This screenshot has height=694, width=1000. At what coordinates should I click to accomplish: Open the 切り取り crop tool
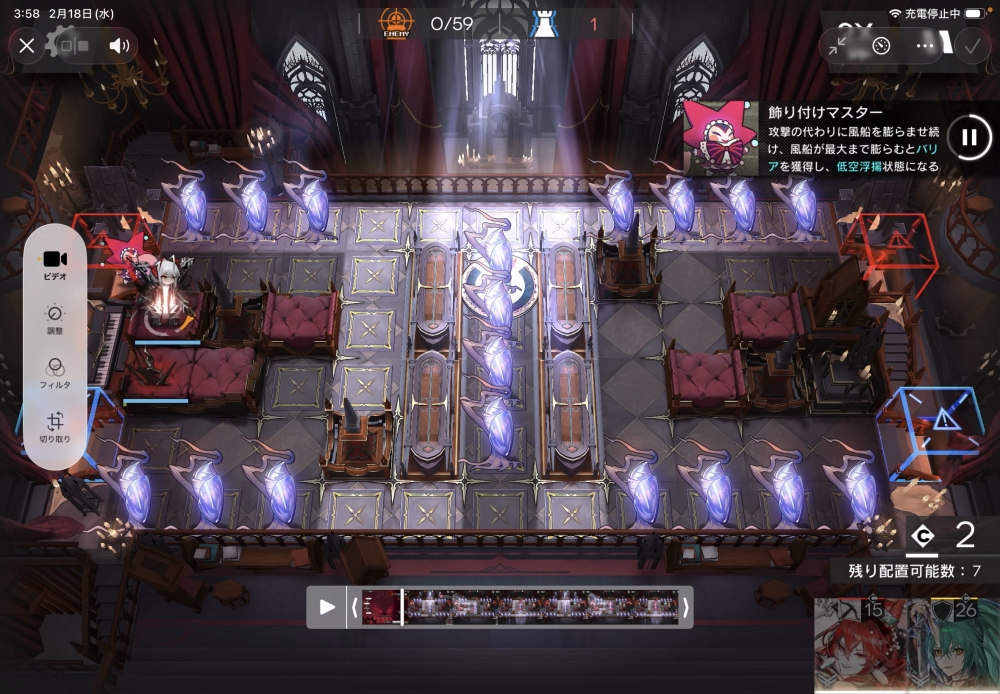55,427
